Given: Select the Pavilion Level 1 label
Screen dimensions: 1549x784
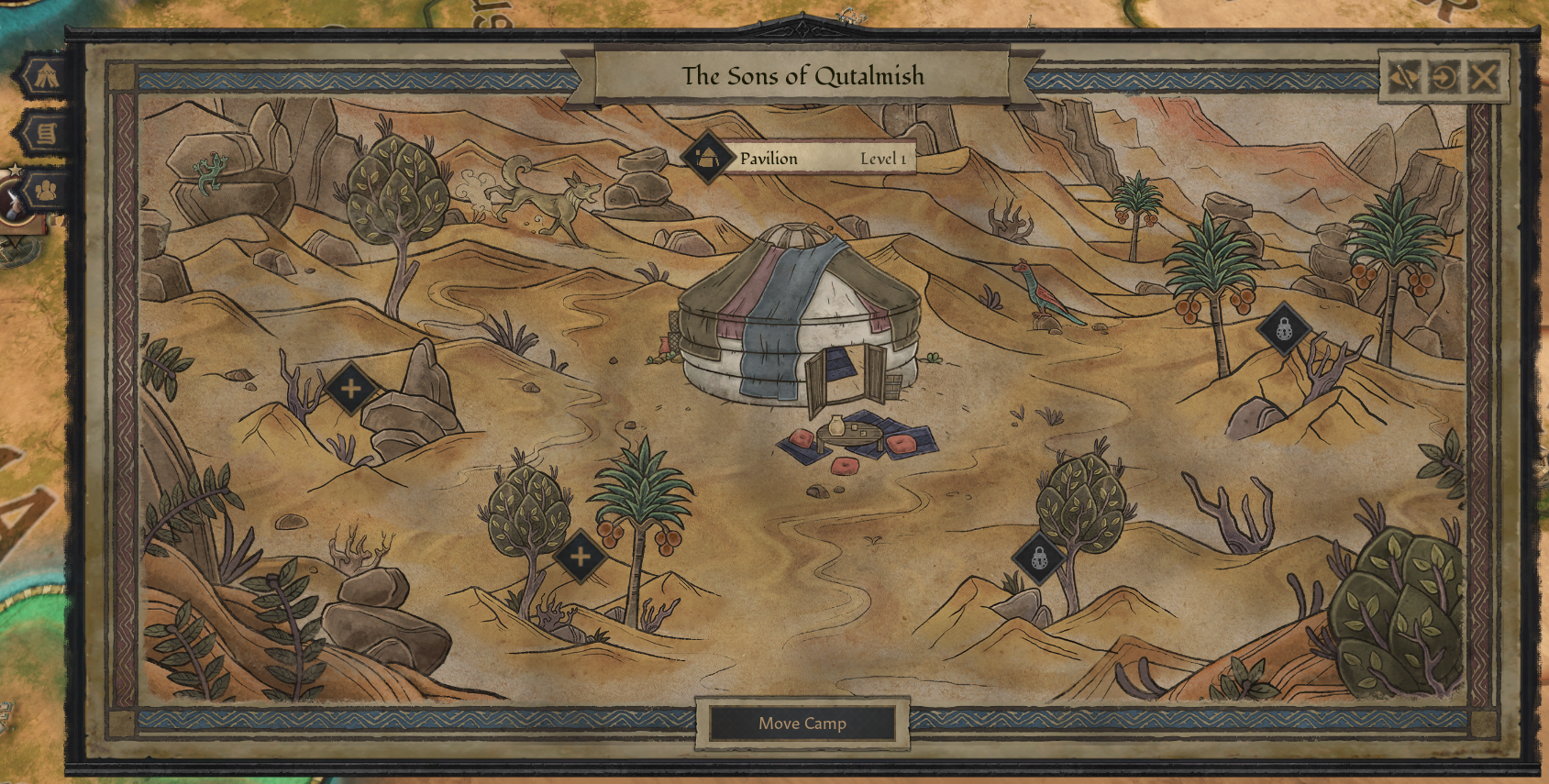Looking at the screenshot, I should point(802,158).
